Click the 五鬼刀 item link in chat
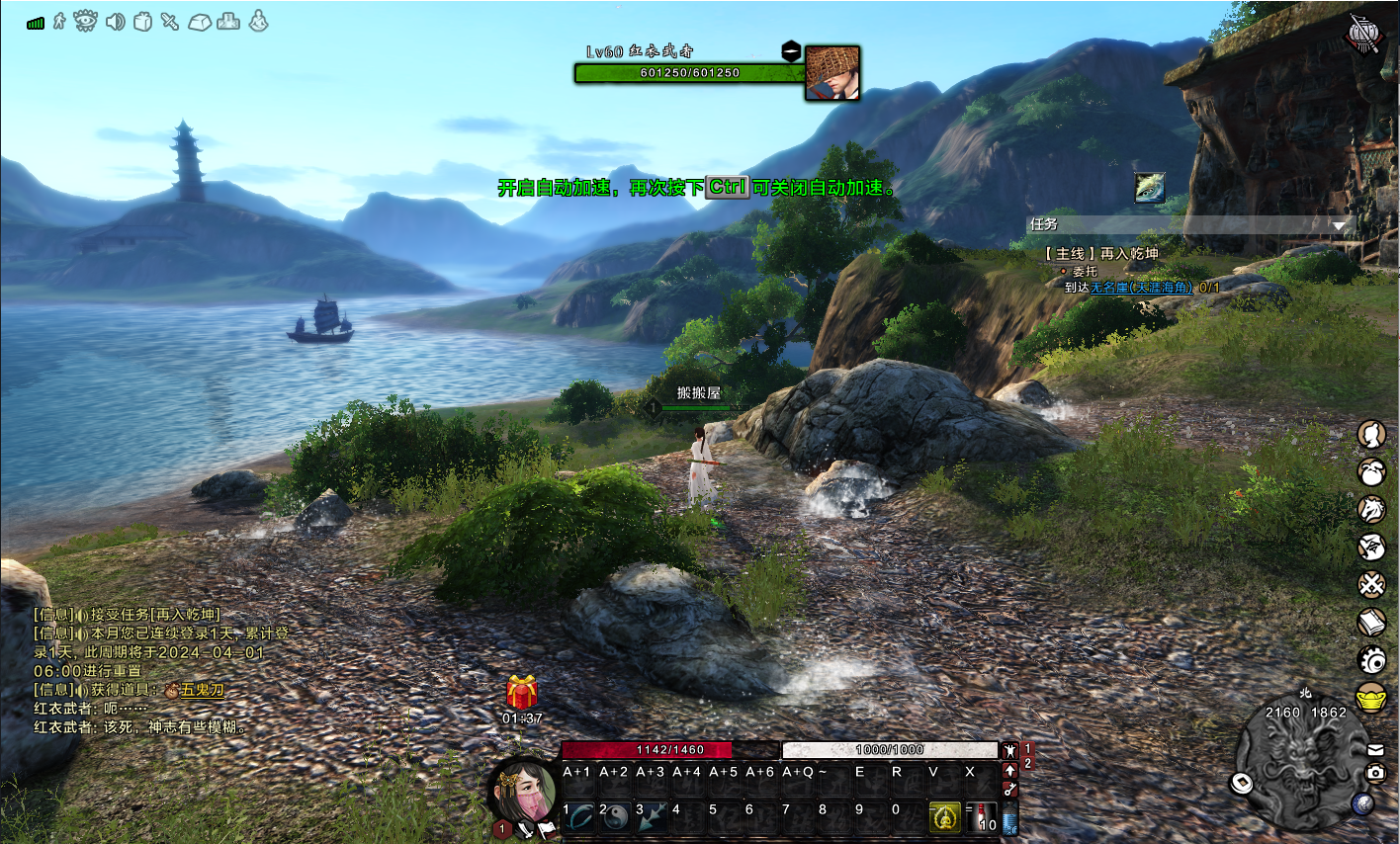This screenshot has width=1400, height=844. 203,690
